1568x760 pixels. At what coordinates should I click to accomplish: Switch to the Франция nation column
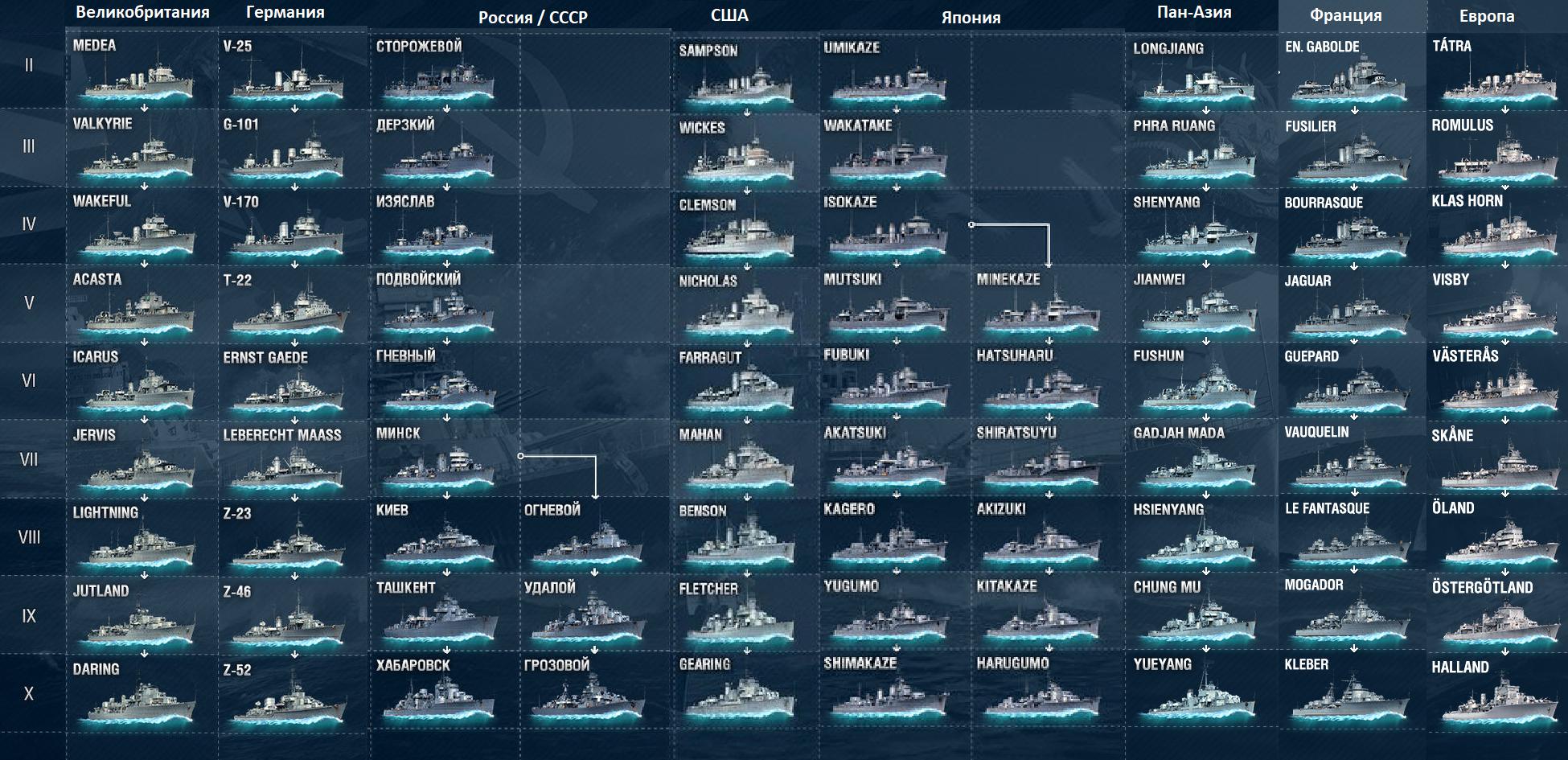tap(1345, 15)
